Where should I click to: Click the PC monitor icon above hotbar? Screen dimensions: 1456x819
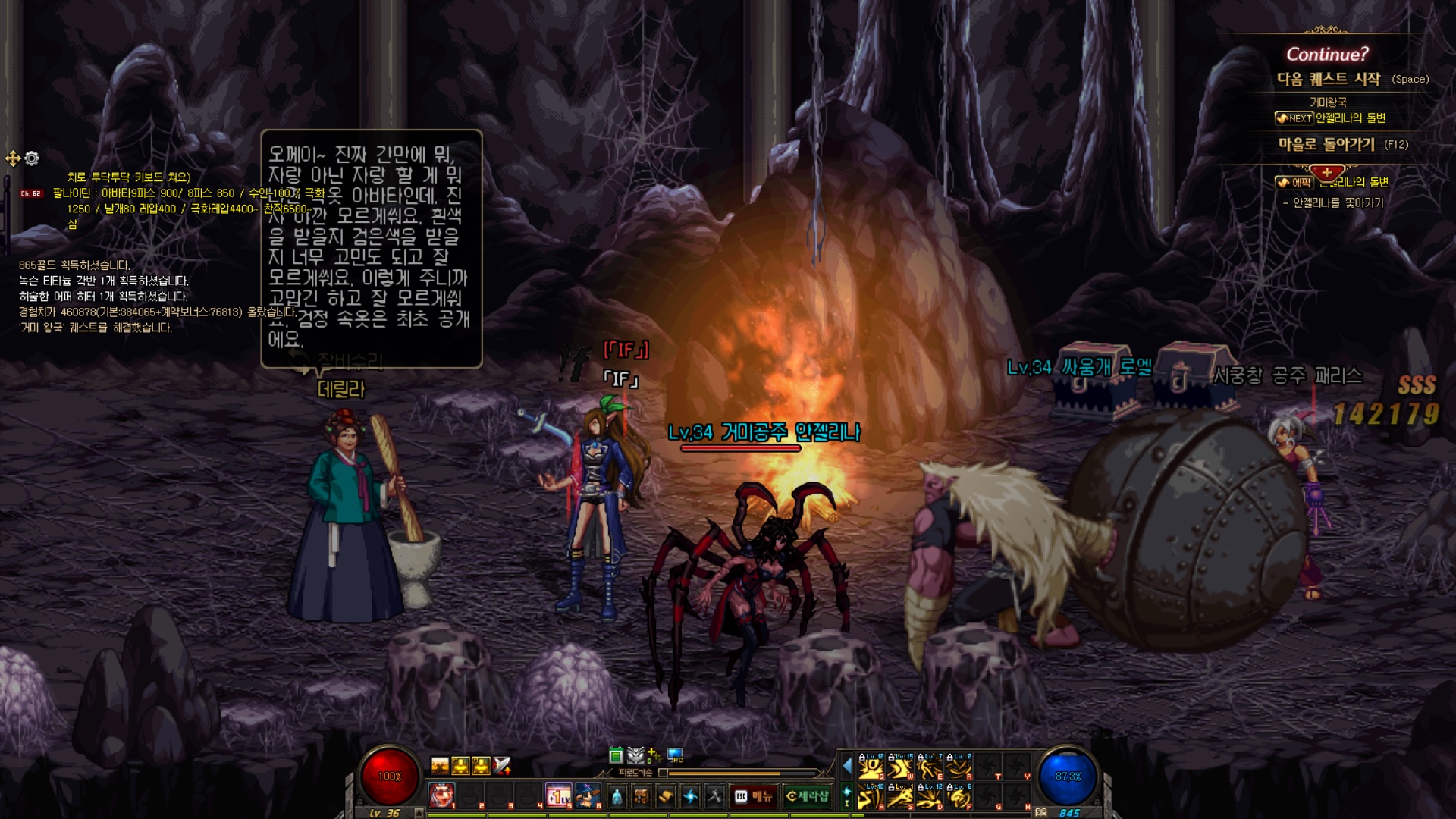coord(675,755)
